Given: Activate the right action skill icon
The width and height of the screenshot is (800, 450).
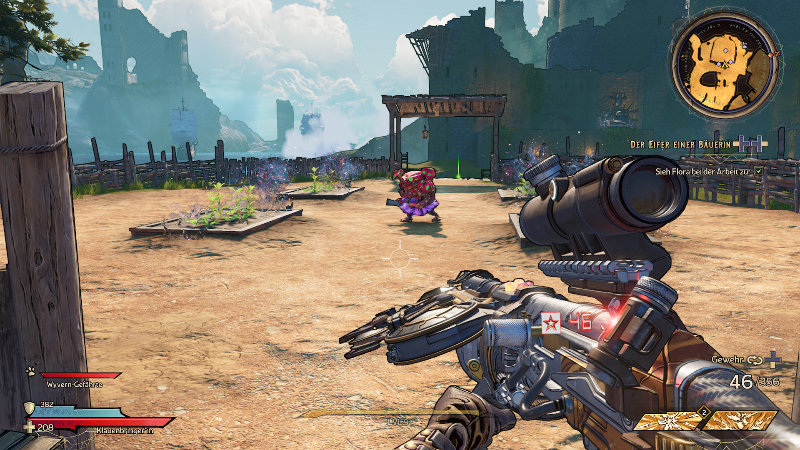Looking at the screenshot, I should coord(740,421).
